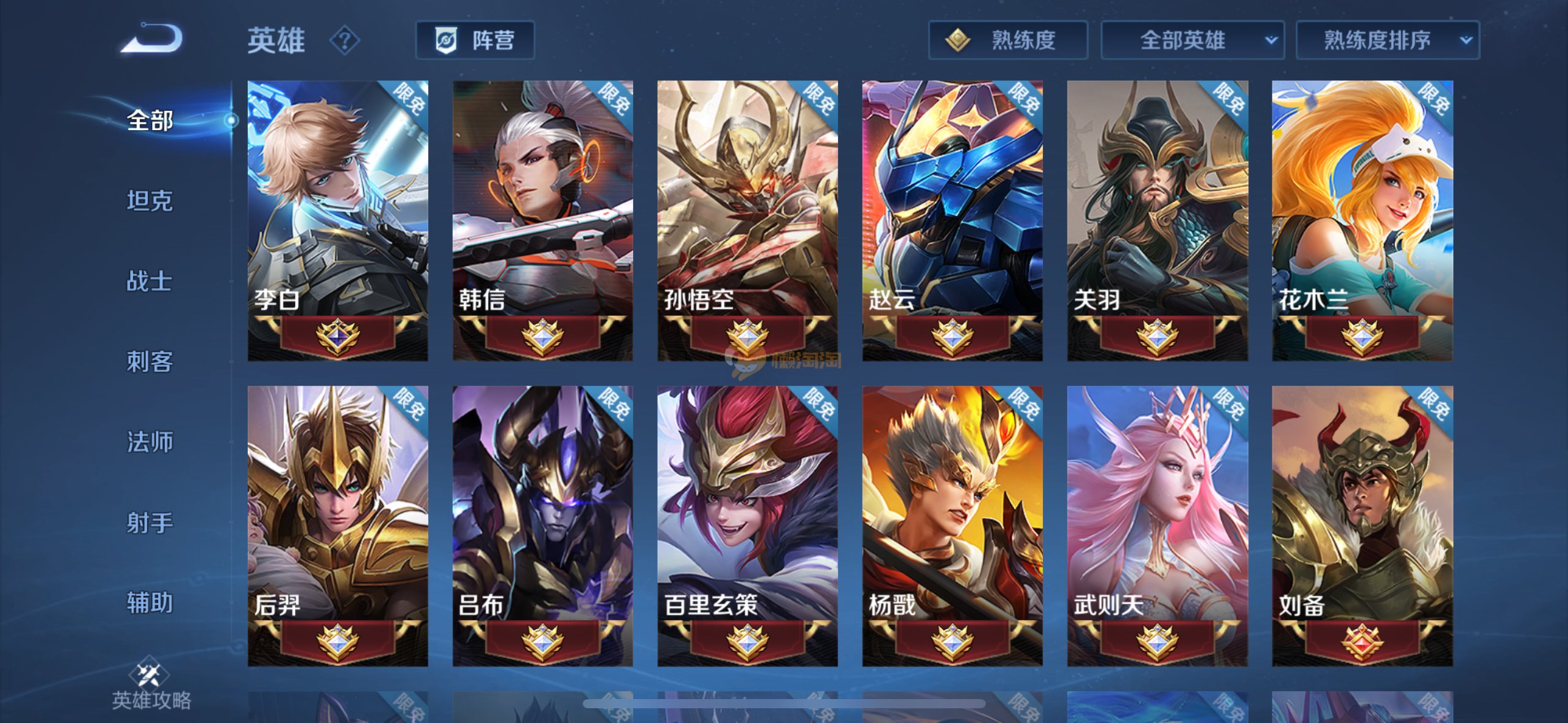Viewport: 1568px width, 723px height.
Task: Expand the 熟练度排序 sort dropdown
Action: tap(1387, 40)
